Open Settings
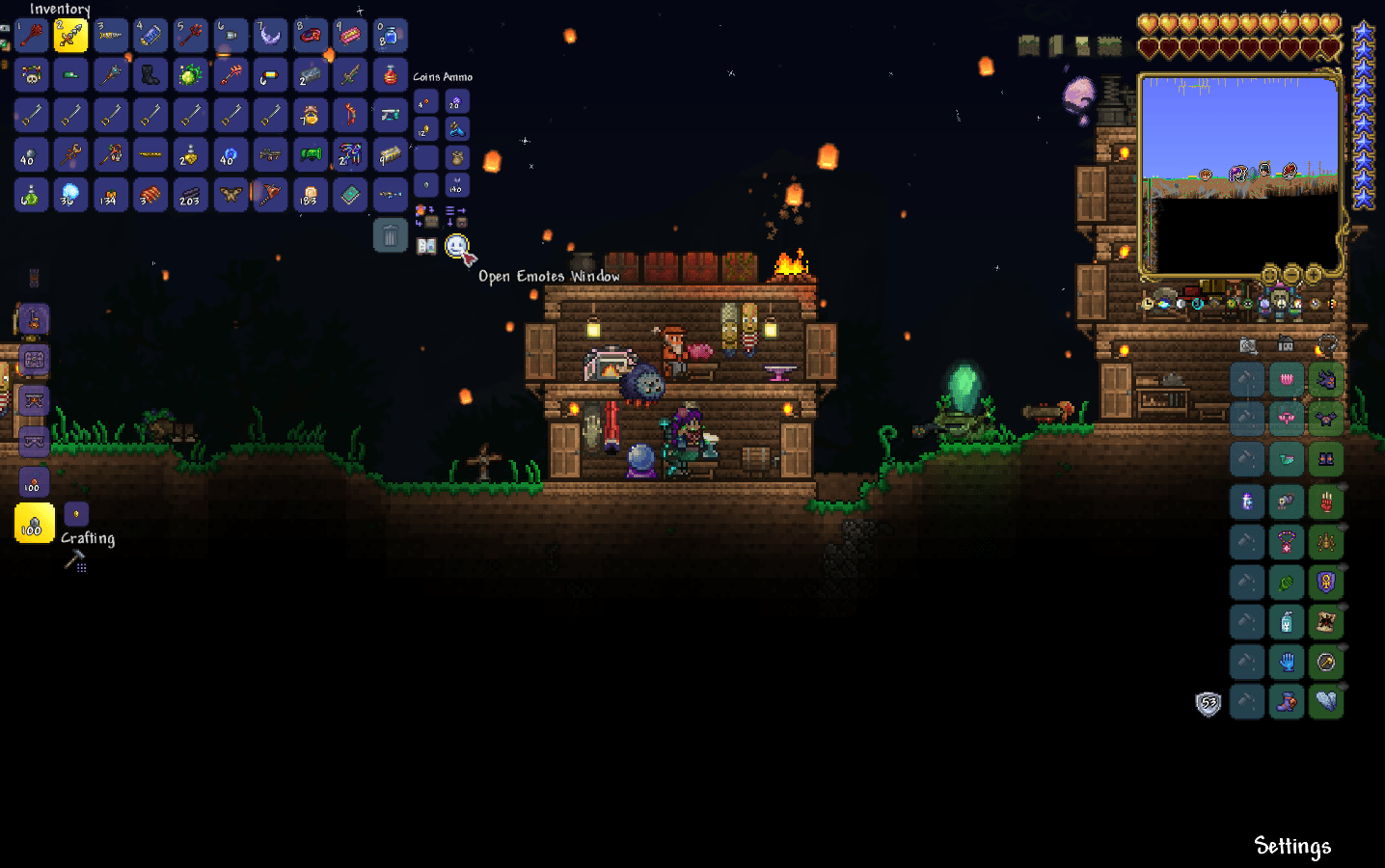Viewport: 1385px width, 868px height. click(x=1291, y=846)
